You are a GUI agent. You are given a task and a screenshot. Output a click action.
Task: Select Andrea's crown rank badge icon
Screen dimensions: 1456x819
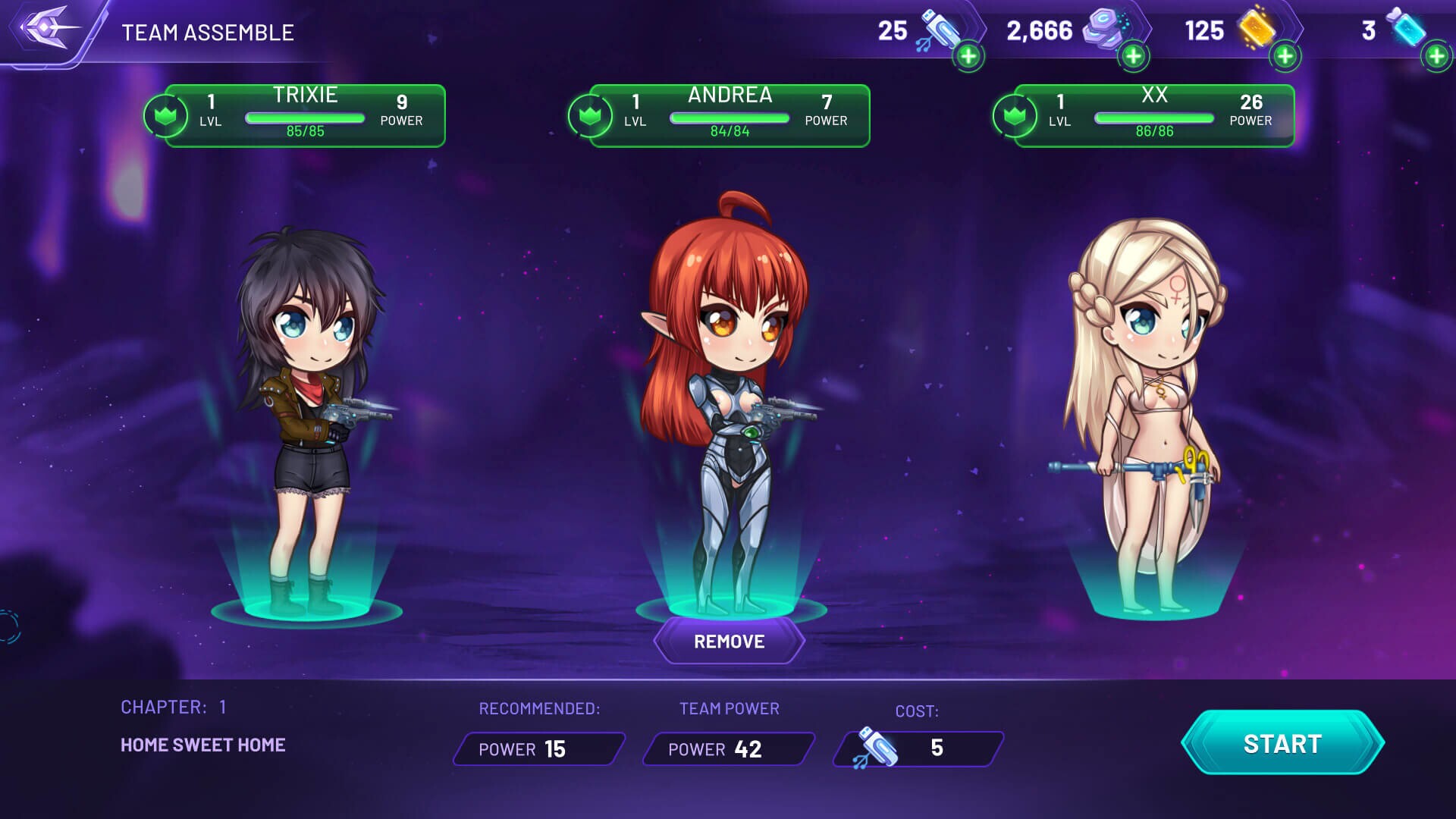pos(591,115)
